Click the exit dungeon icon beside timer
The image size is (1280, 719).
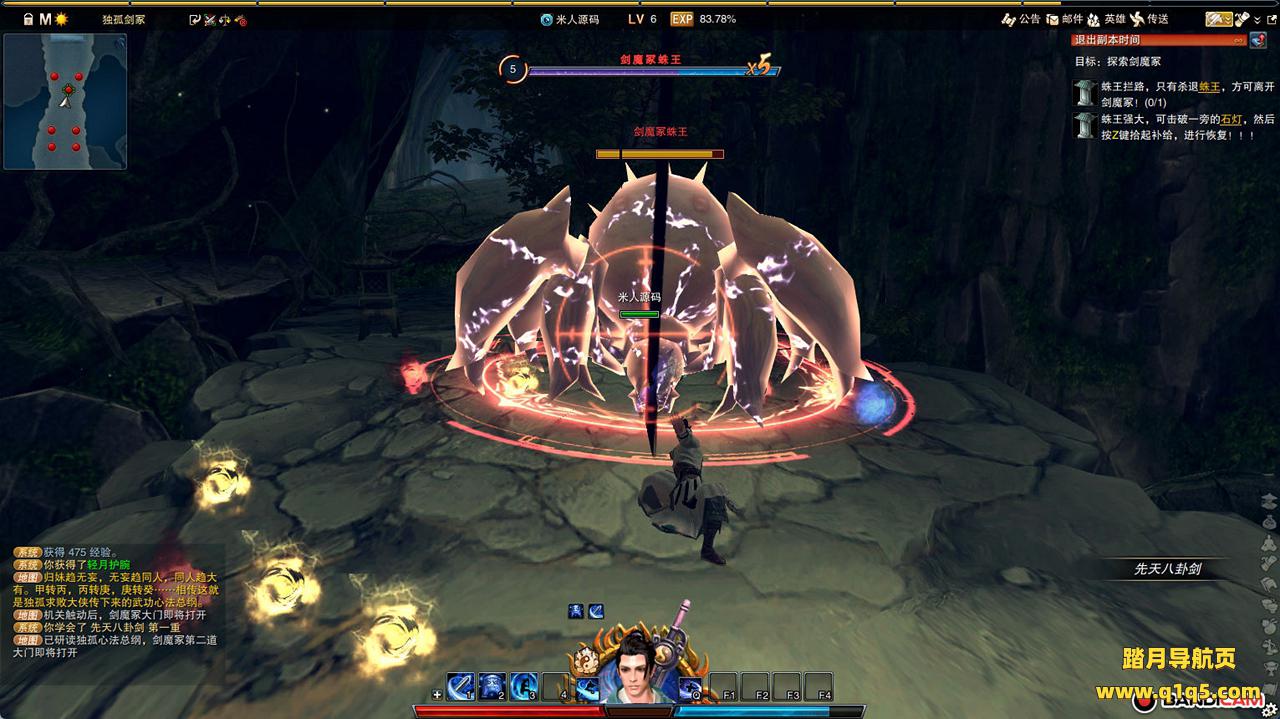click(x=1257, y=40)
